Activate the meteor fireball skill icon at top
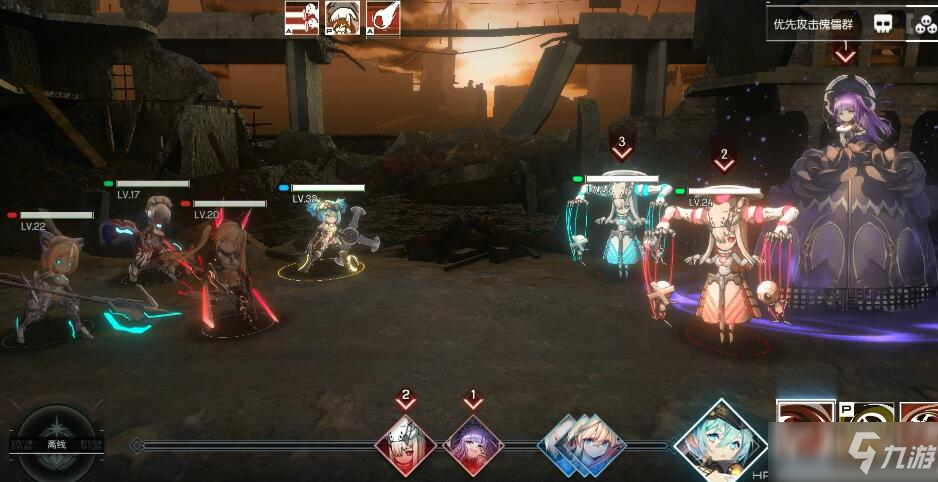 pyautogui.click(x=383, y=18)
